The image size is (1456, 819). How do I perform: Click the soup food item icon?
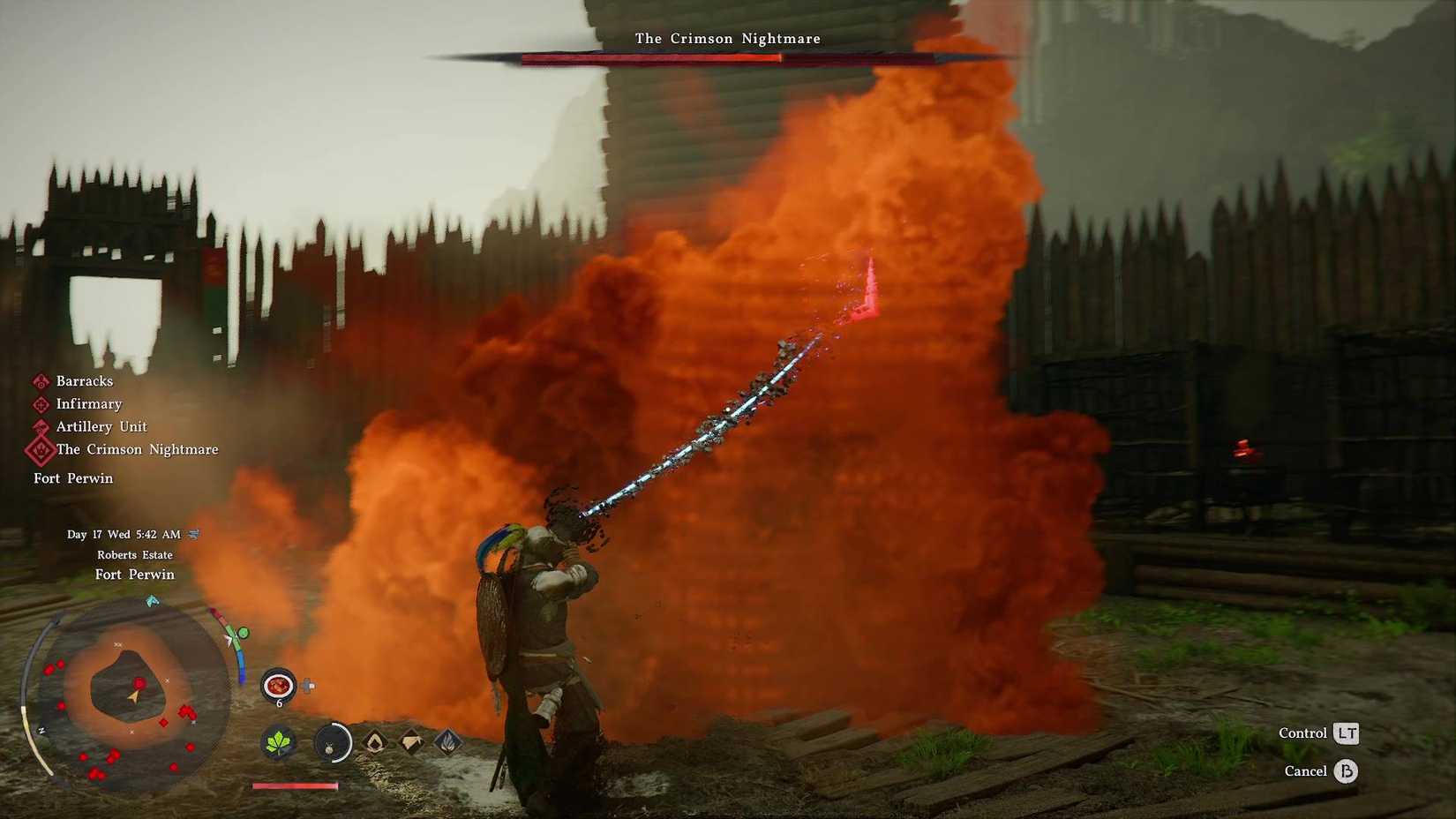pos(277,684)
